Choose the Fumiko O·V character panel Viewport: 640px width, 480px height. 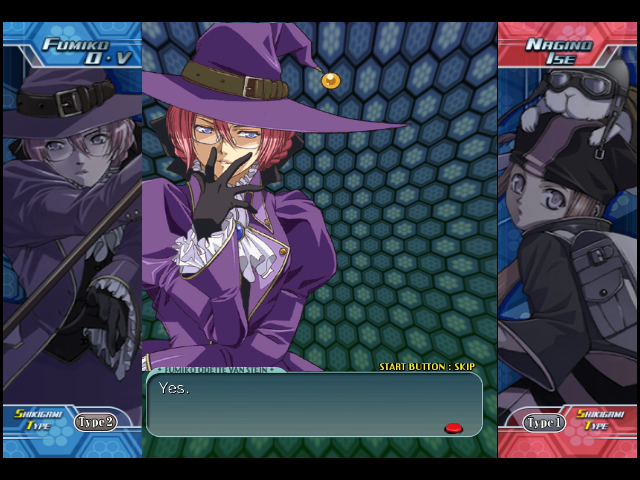[72, 230]
